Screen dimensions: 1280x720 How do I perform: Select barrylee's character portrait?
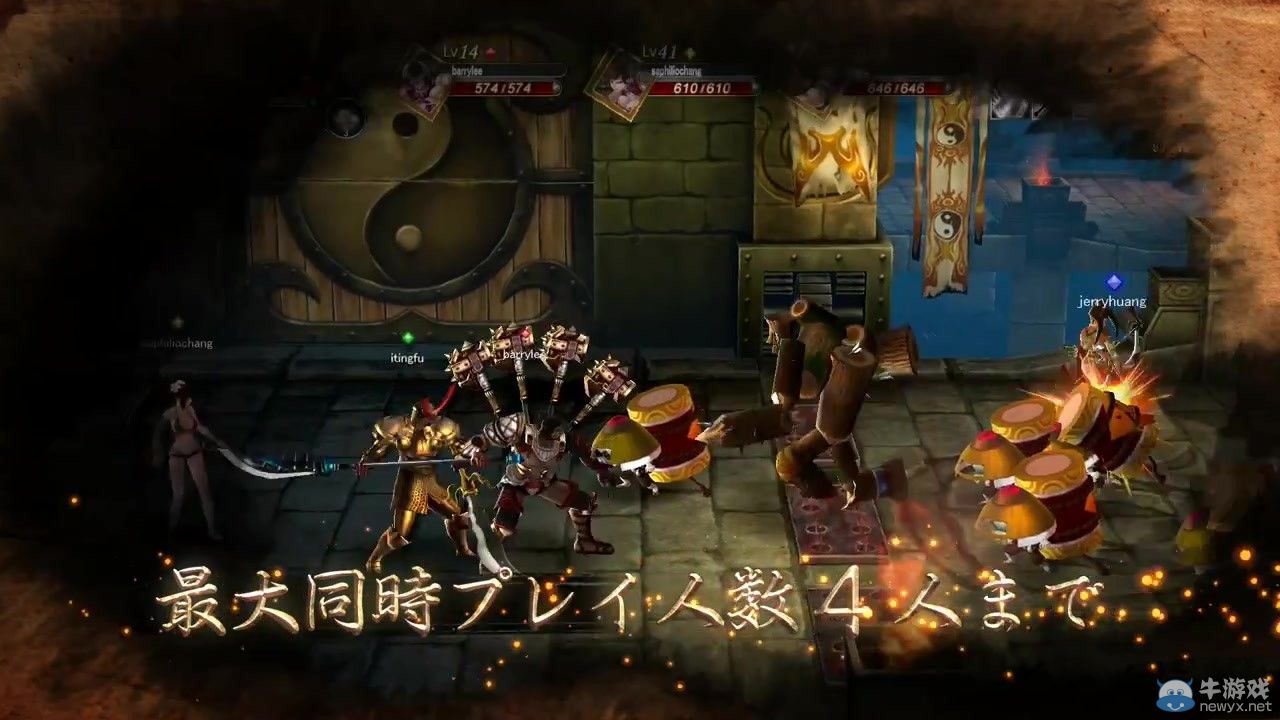pos(420,92)
